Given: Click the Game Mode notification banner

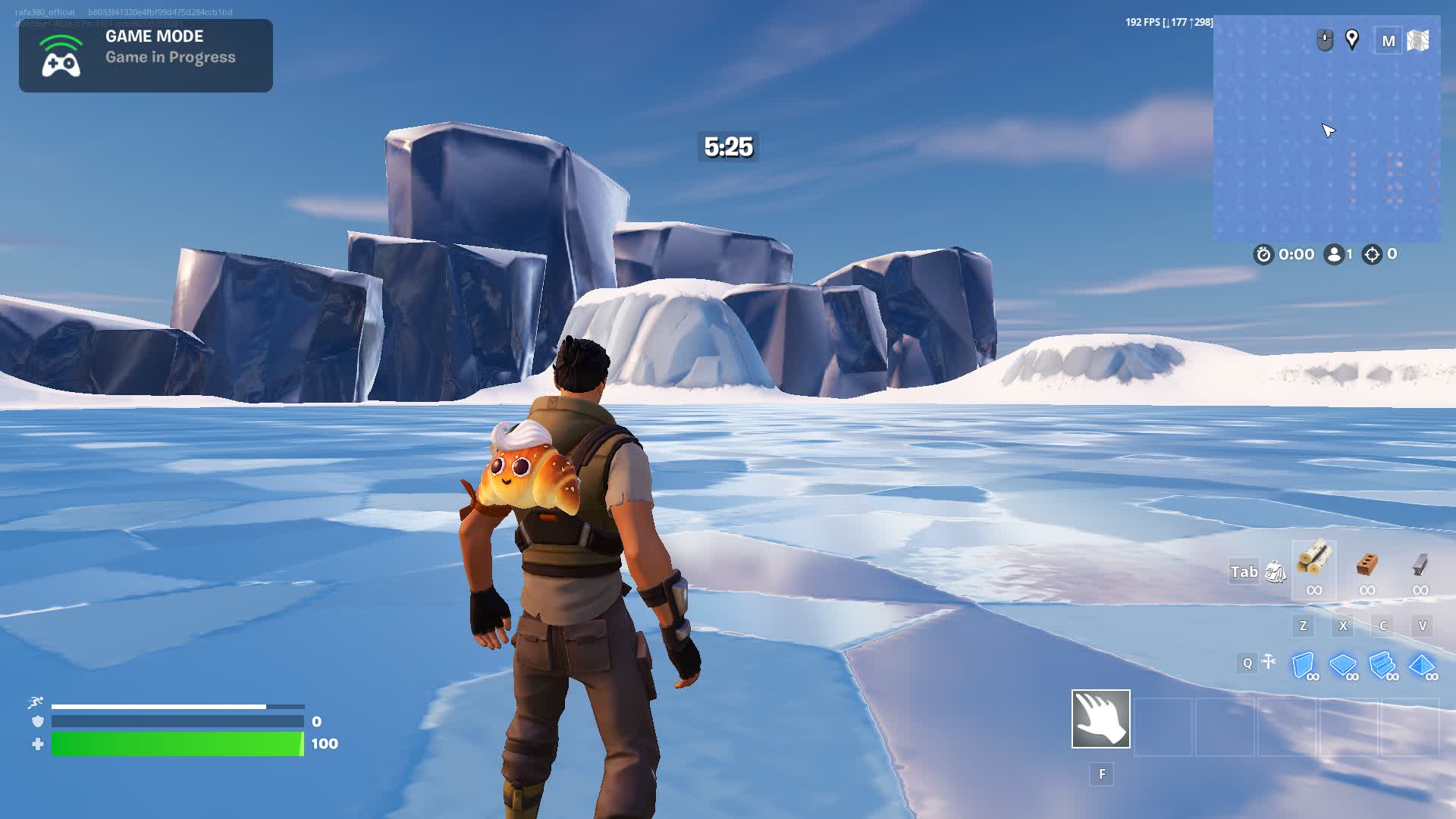Looking at the screenshot, I should point(146,55).
